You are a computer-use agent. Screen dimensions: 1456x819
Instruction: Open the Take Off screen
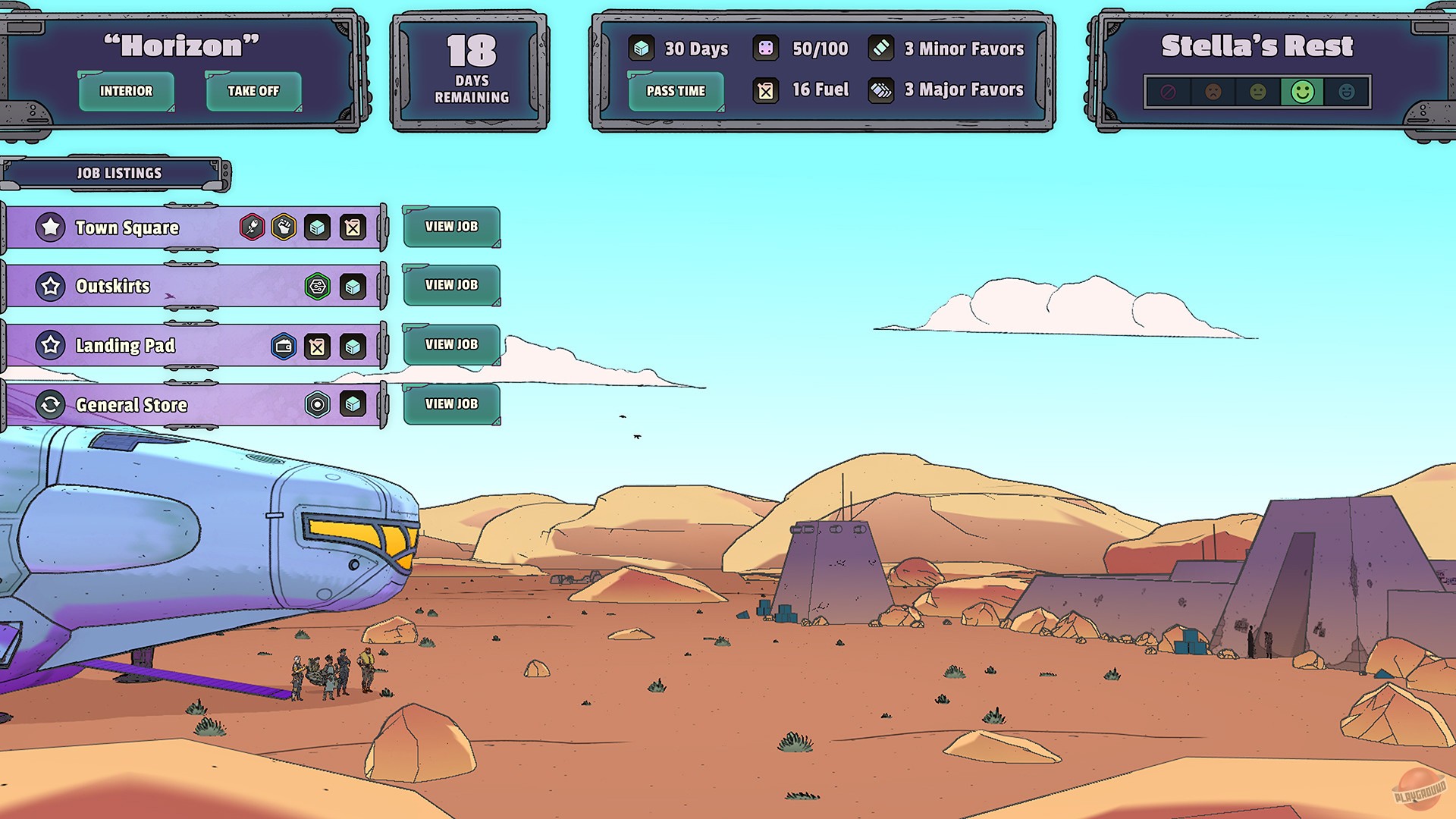coord(253,91)
